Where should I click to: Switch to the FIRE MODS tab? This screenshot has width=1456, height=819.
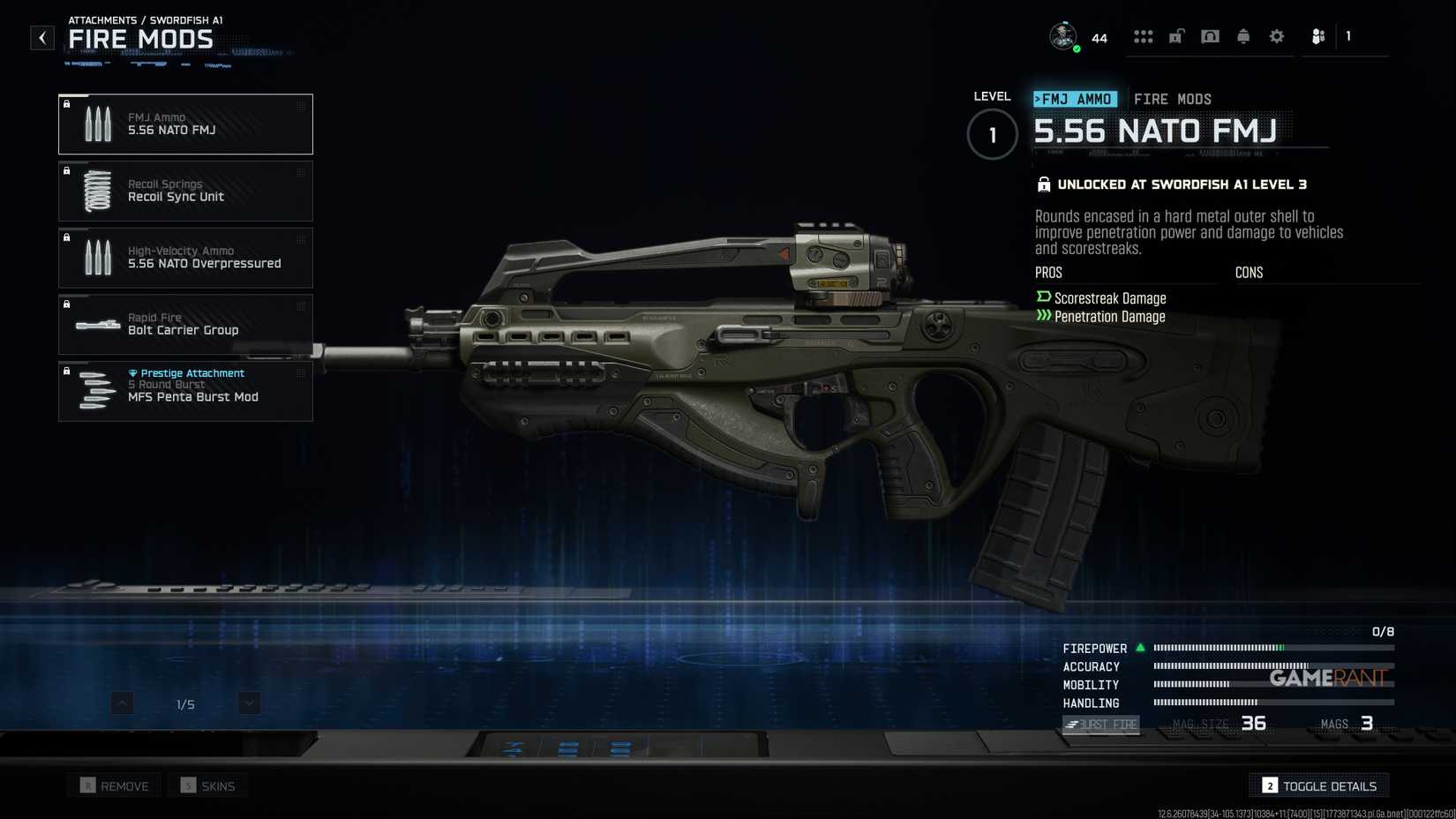(x=1173, y=98)
